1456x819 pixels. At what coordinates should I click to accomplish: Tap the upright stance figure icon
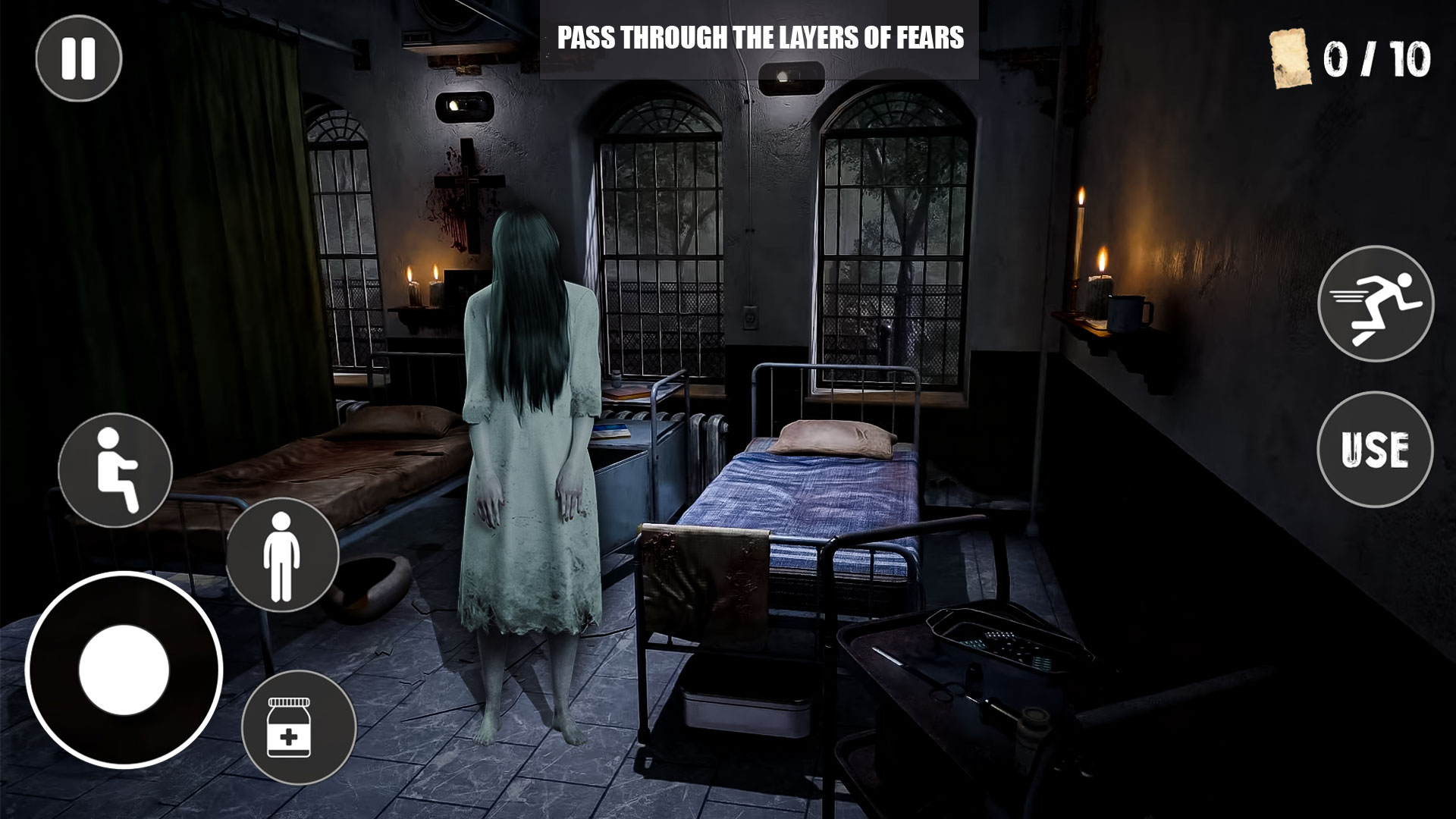tap(281, 551)
